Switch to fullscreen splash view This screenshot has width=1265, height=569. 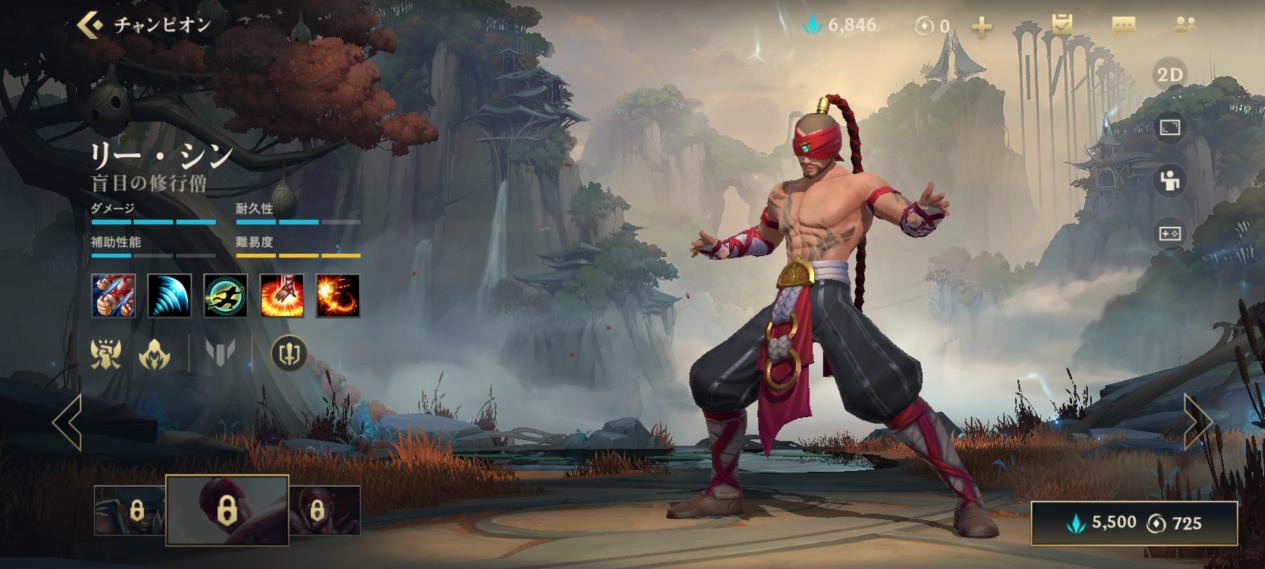(1169, 127)
